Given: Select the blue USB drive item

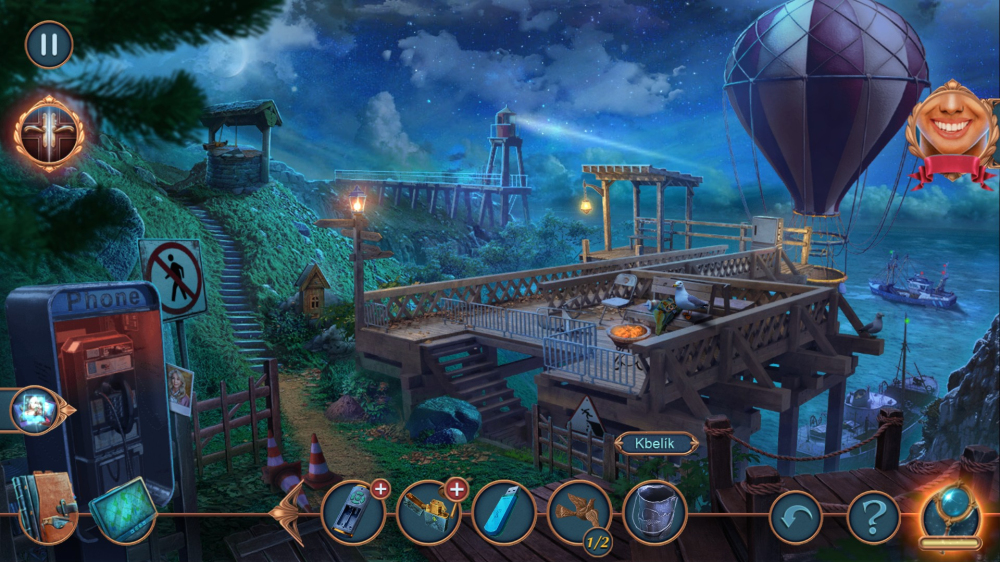Looking at the screenshot, I should 503,513.
